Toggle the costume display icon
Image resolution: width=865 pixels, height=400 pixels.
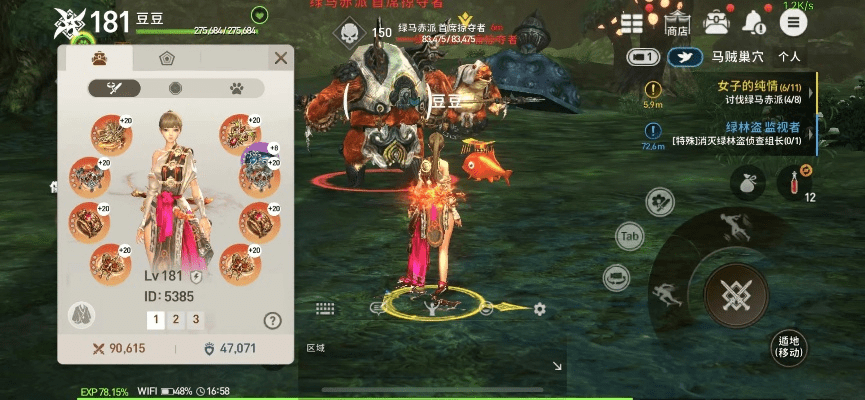pos(82,315)
